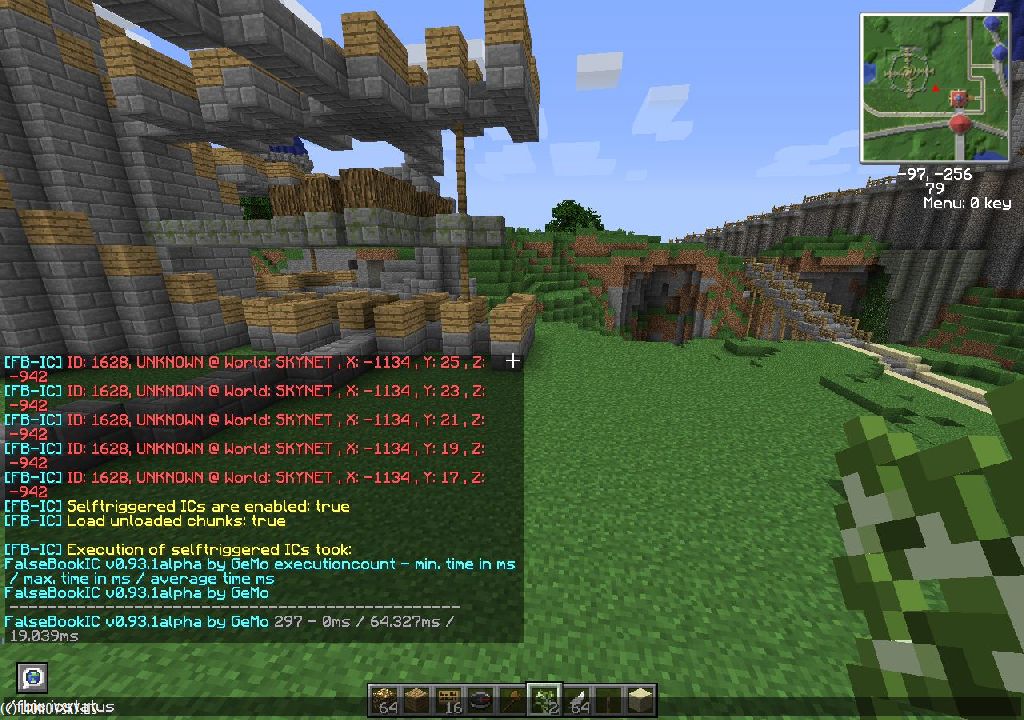Pick the pale sand block hotbar slot
The width and height of the screenshot is (1024, 720).
[640, 700]
